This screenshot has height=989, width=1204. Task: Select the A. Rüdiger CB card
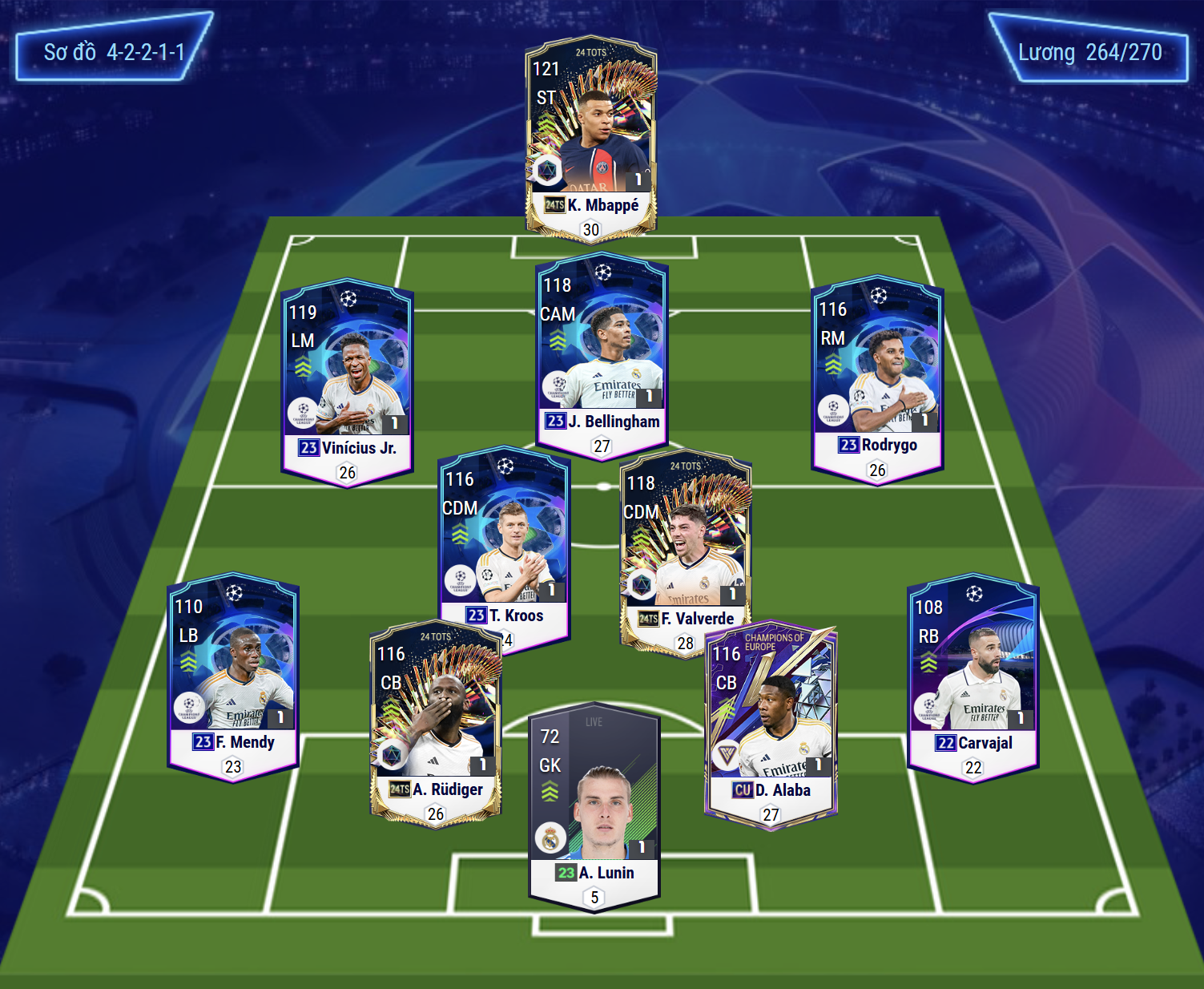435,721
